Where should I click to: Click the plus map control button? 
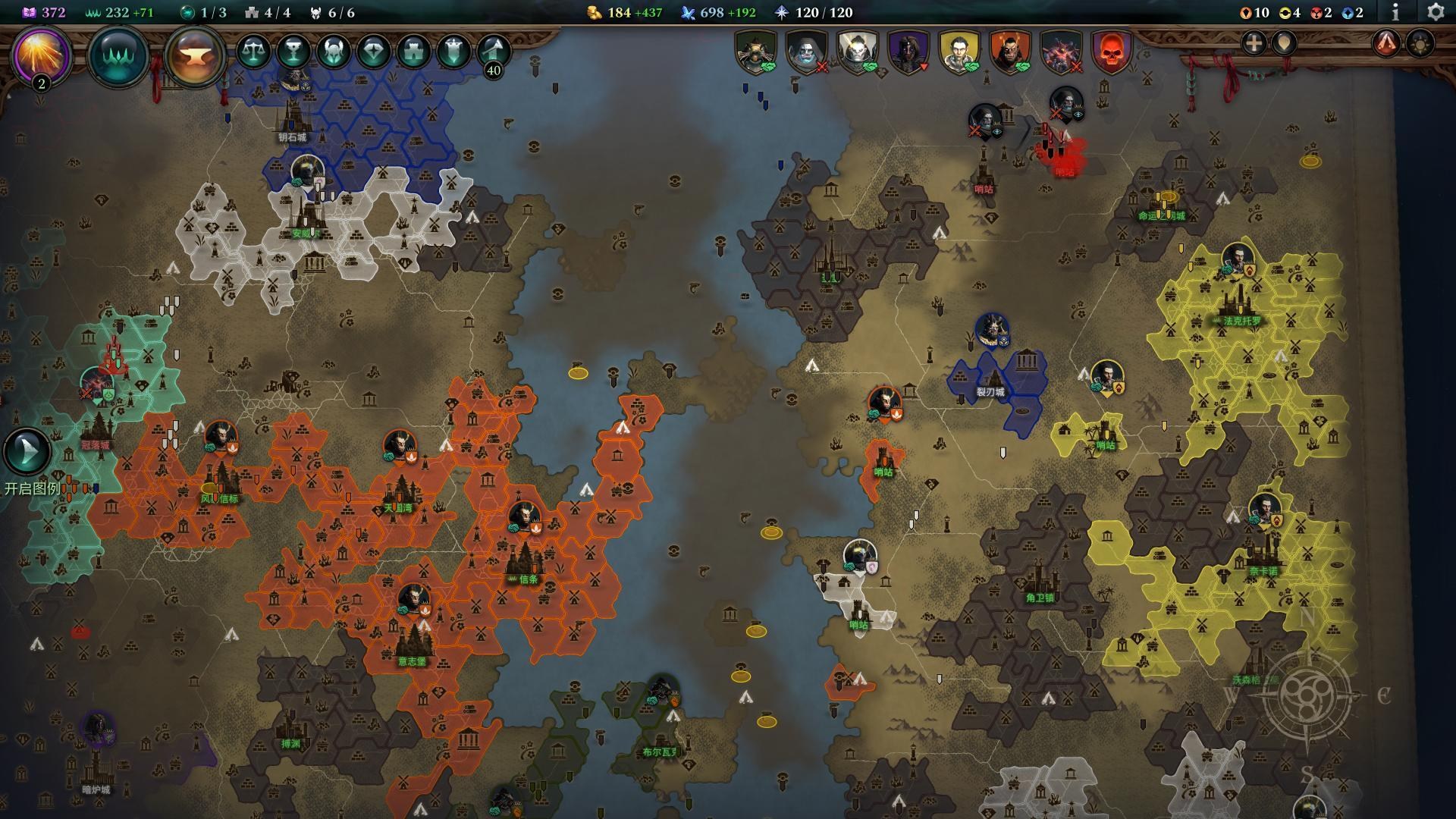click(x=1254, y=43)
